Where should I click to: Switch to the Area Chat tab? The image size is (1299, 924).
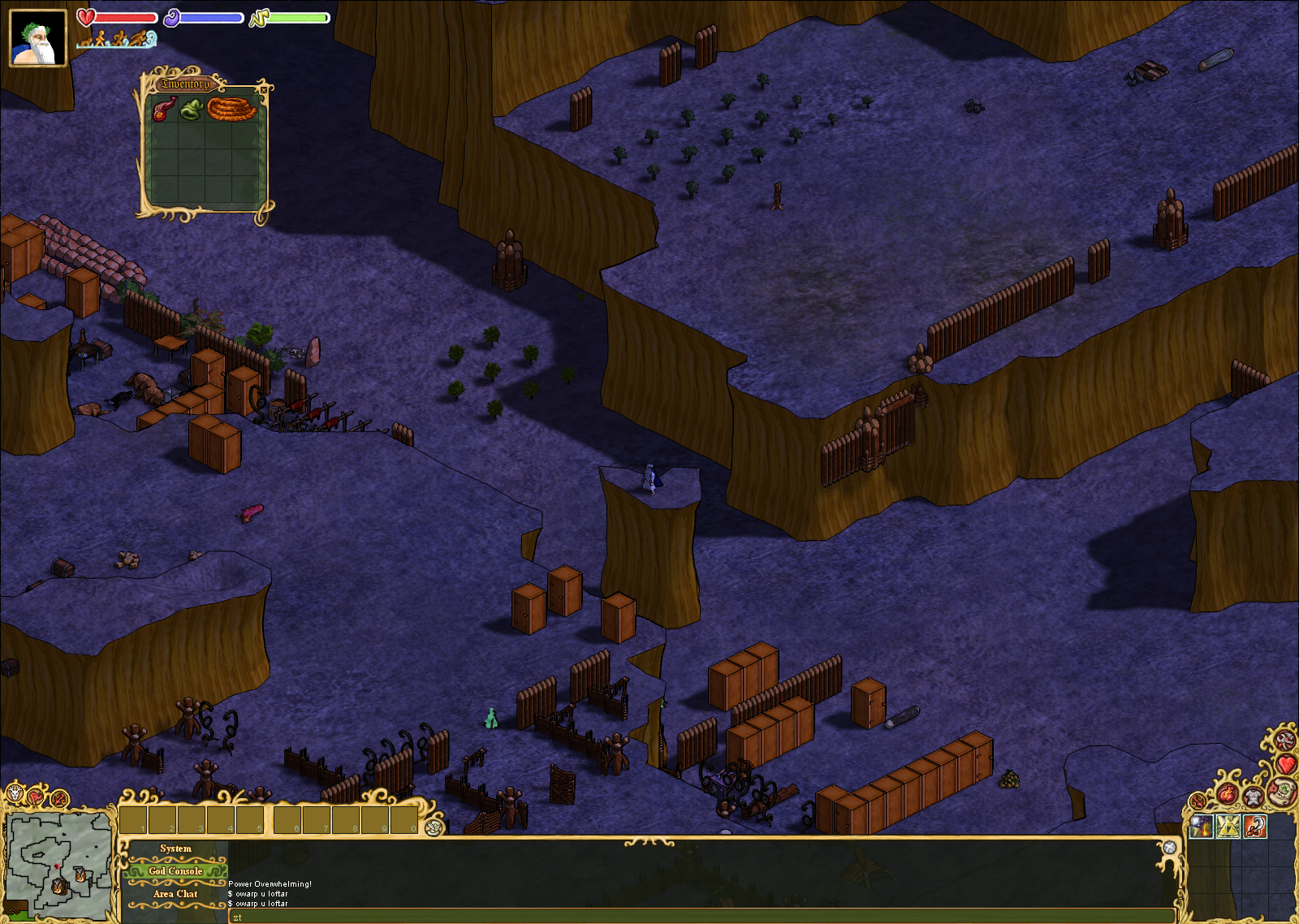[x=175, y=894]
